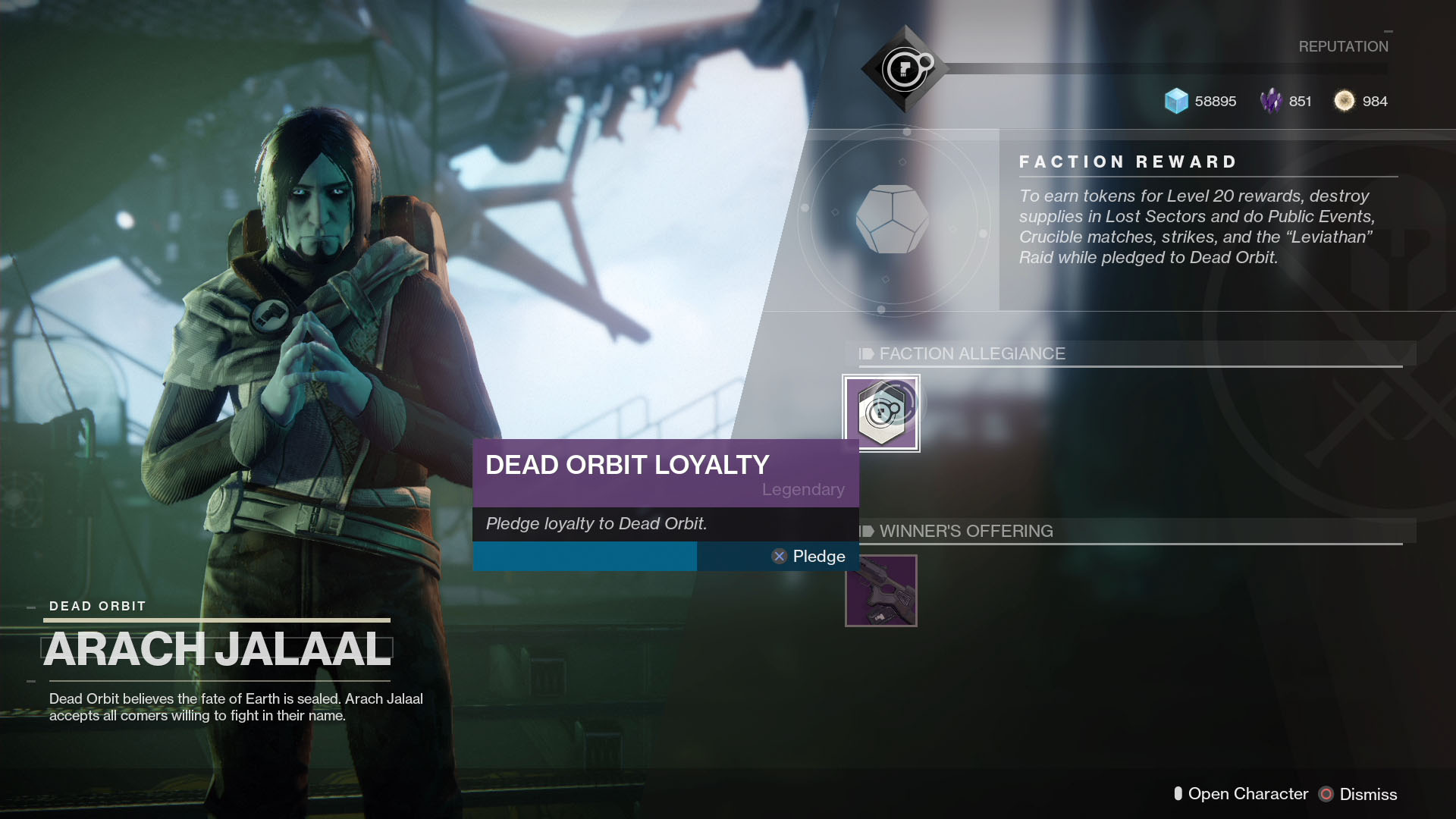The image size is (1456, 819).
Task: Expand the Winner's Offering section header
Action: pyautogui.click(x=965, y=531)
